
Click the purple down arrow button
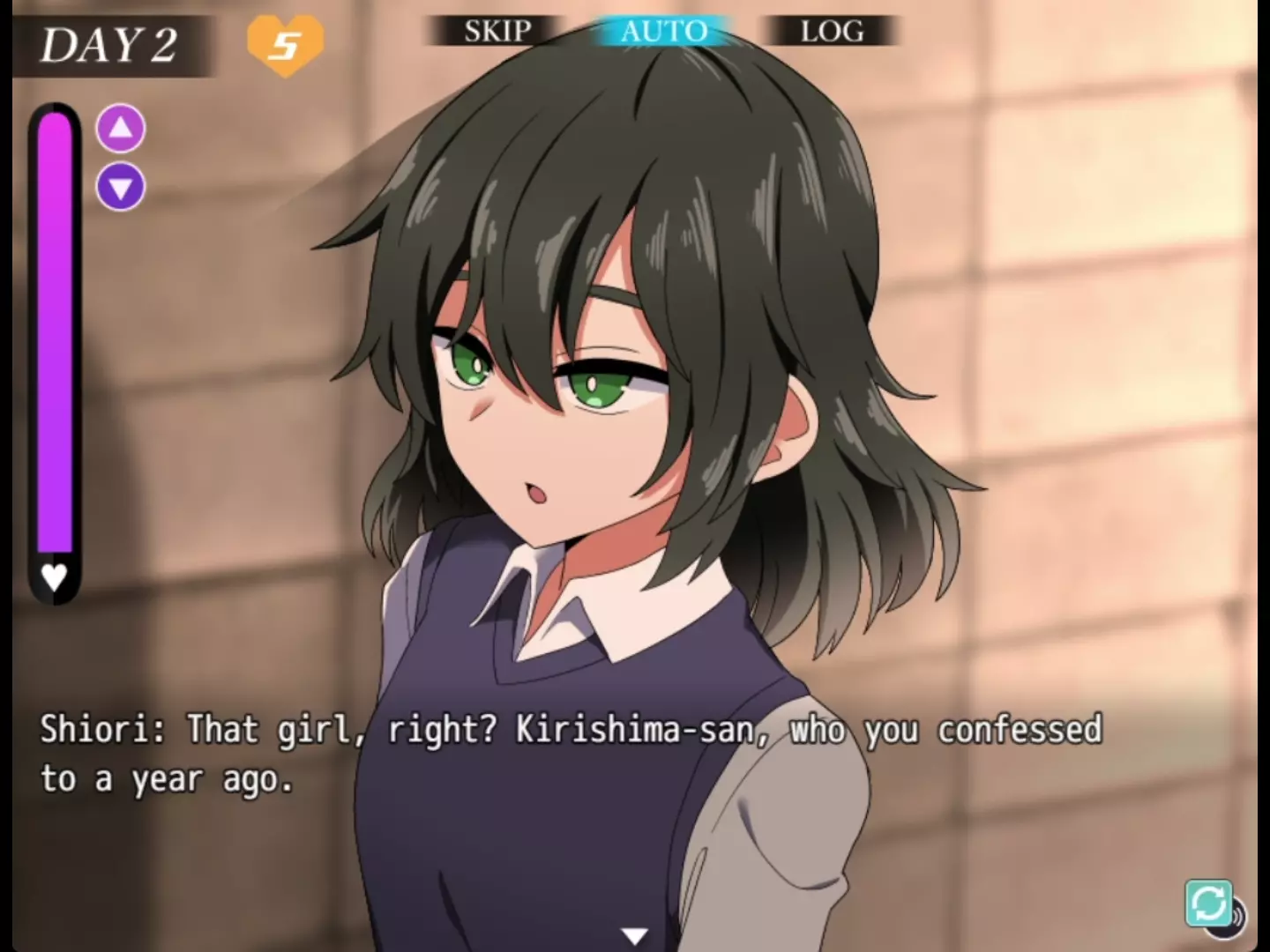click(x=121, y=187)
